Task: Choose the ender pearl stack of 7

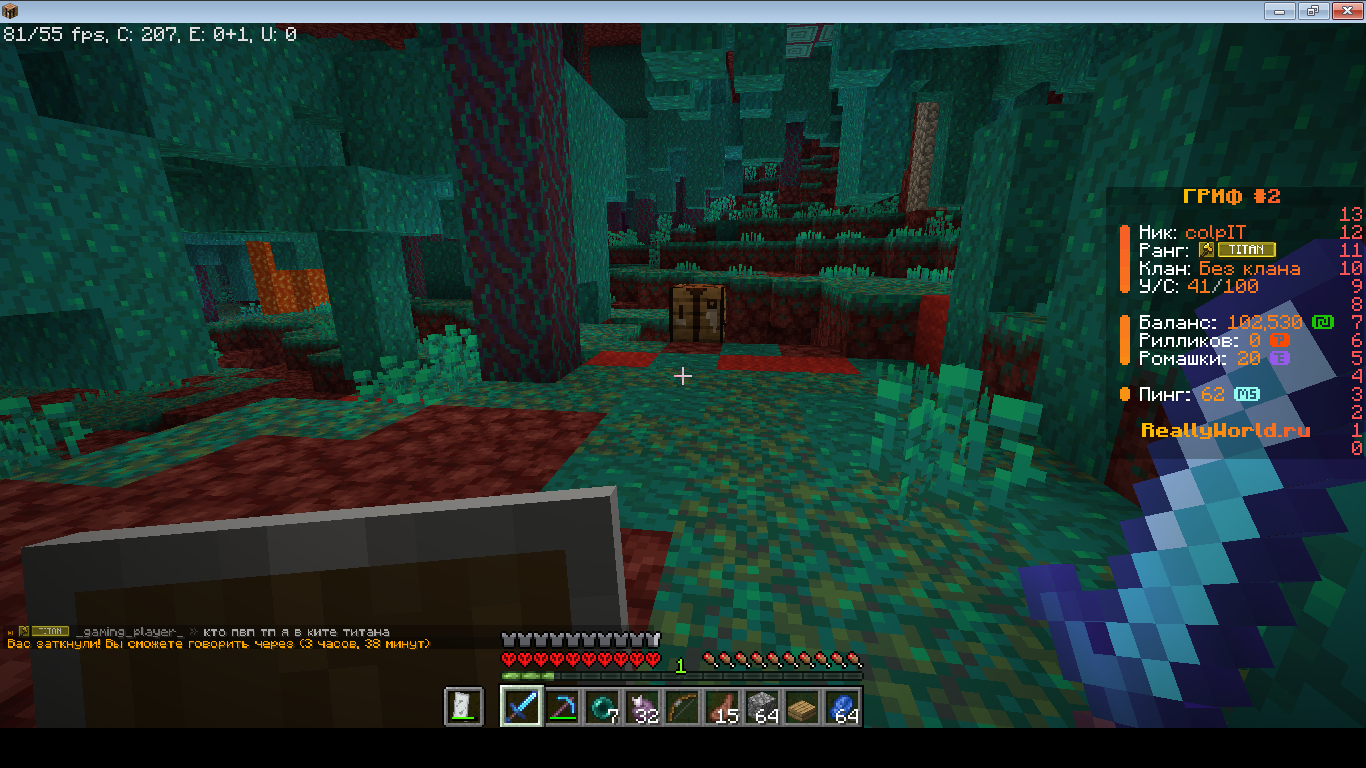Action: point(602,707)
